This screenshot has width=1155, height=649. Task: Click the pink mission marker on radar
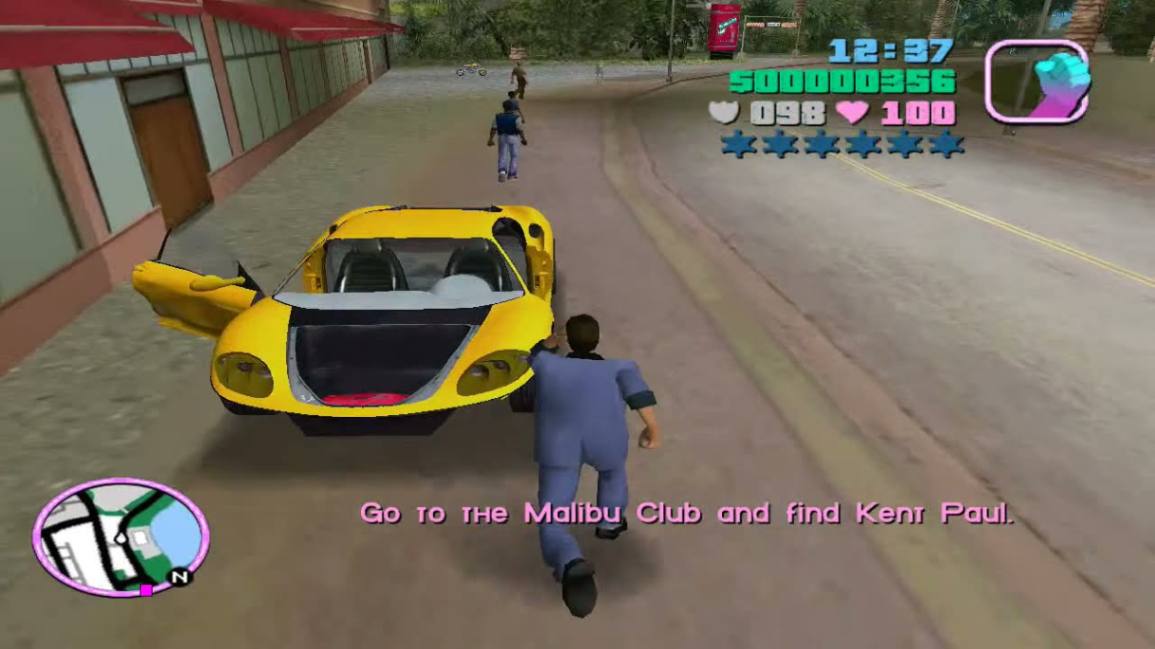pyautogui.click(x=146, y=590)
